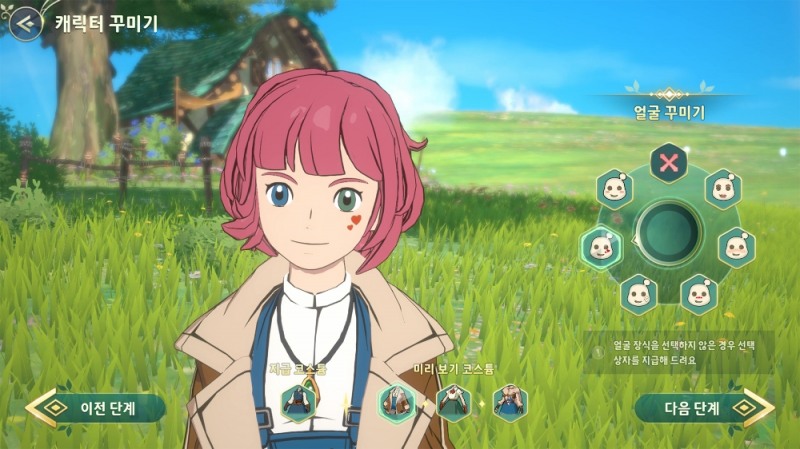Proceed with the 다음 단계 (next step) button

[704, 408]
